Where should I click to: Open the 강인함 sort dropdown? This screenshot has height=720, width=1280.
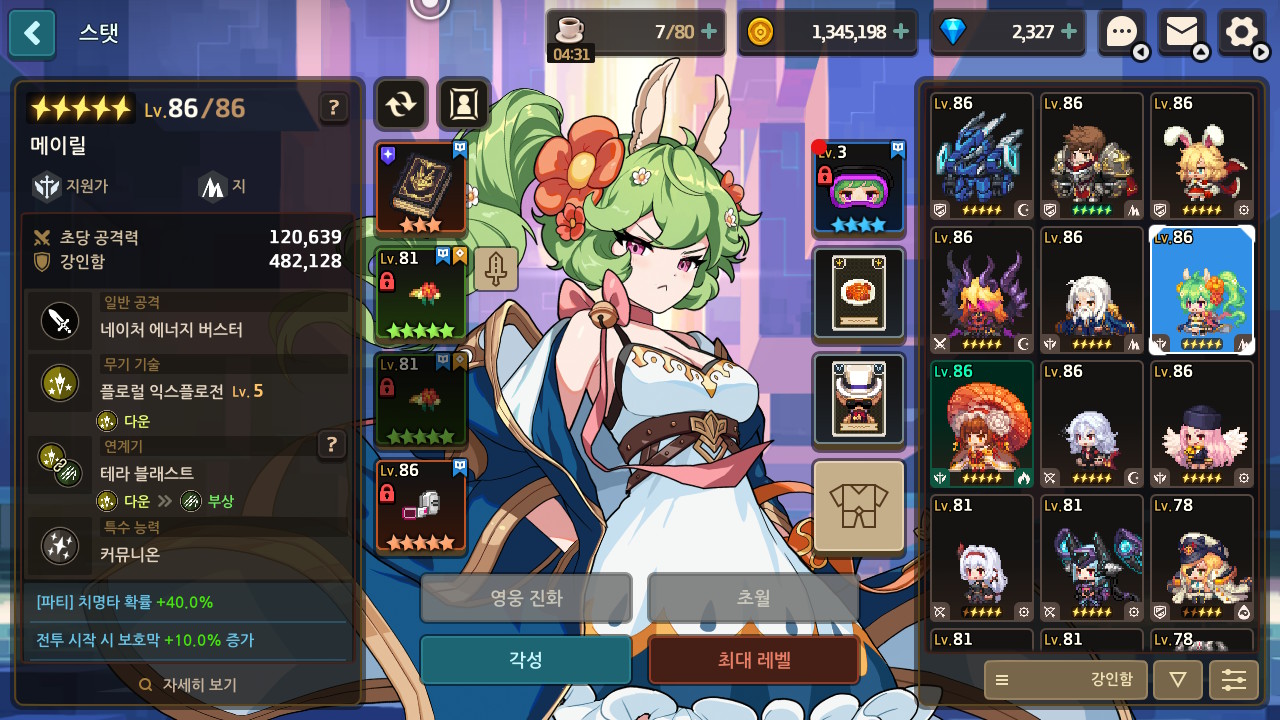1064,680
